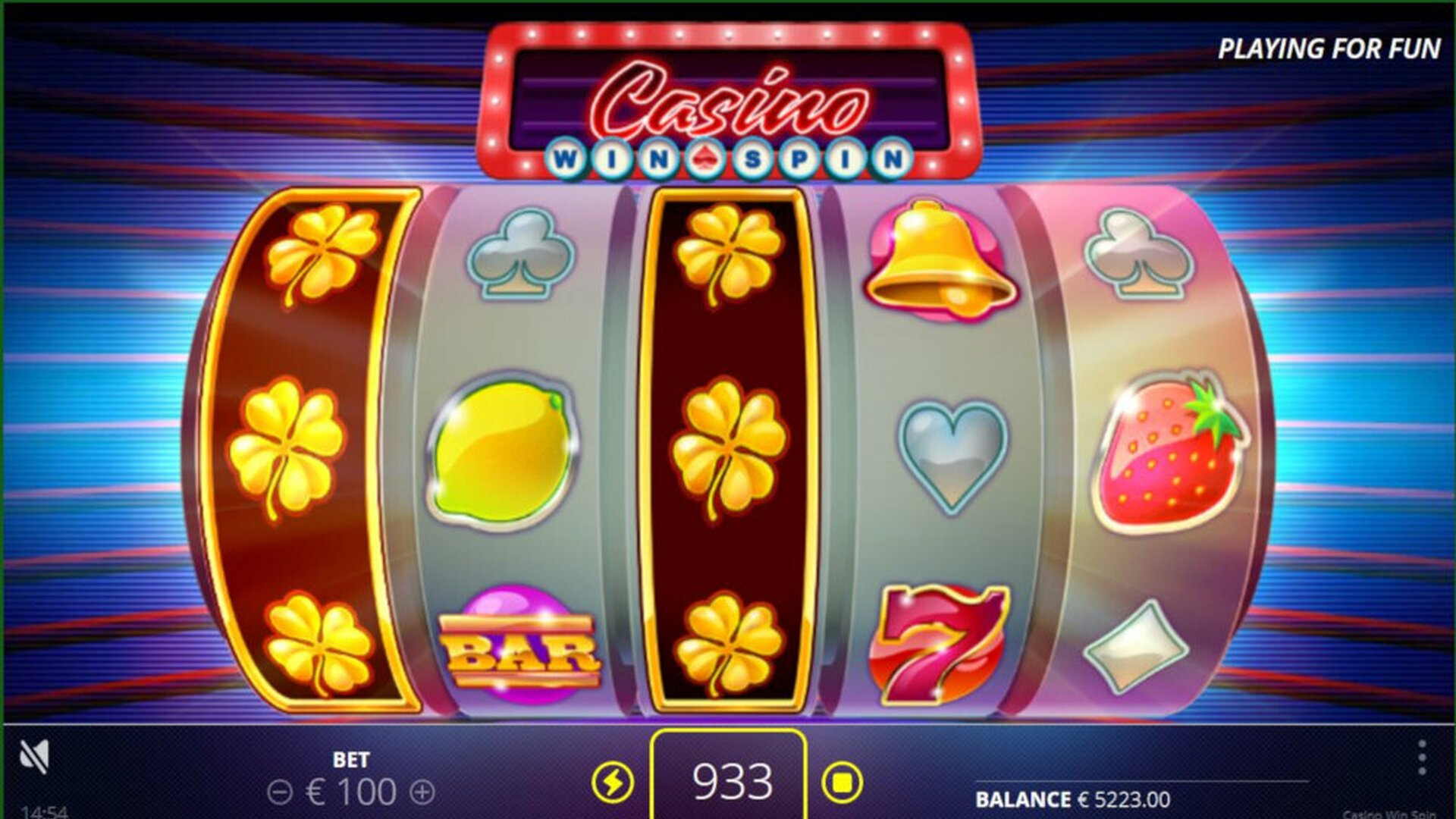
Task: Toggle the muted sound speaker icon
Action: (x=35, y=755)
